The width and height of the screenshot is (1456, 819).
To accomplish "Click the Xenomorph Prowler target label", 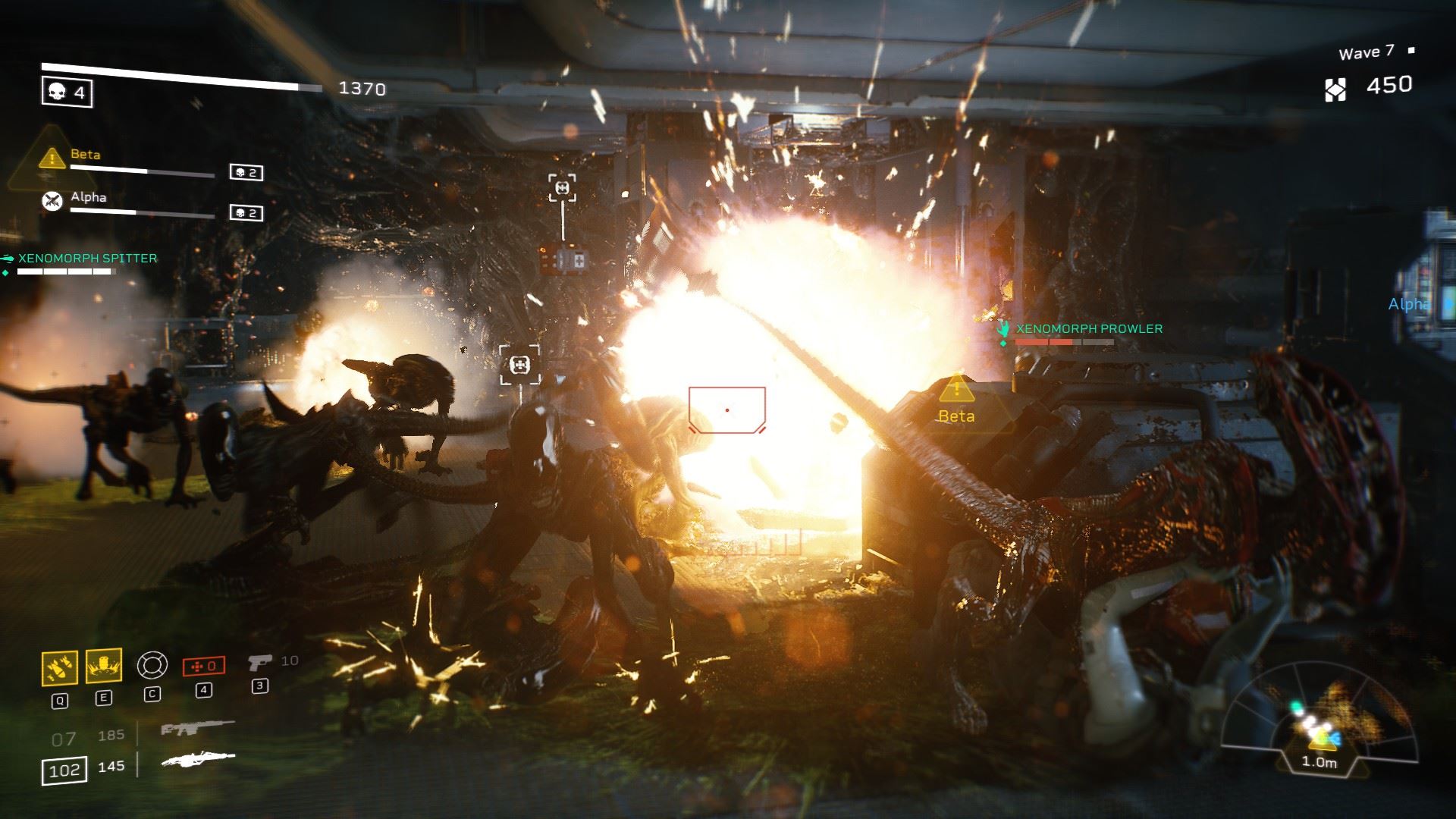I will coord(1088,328).
